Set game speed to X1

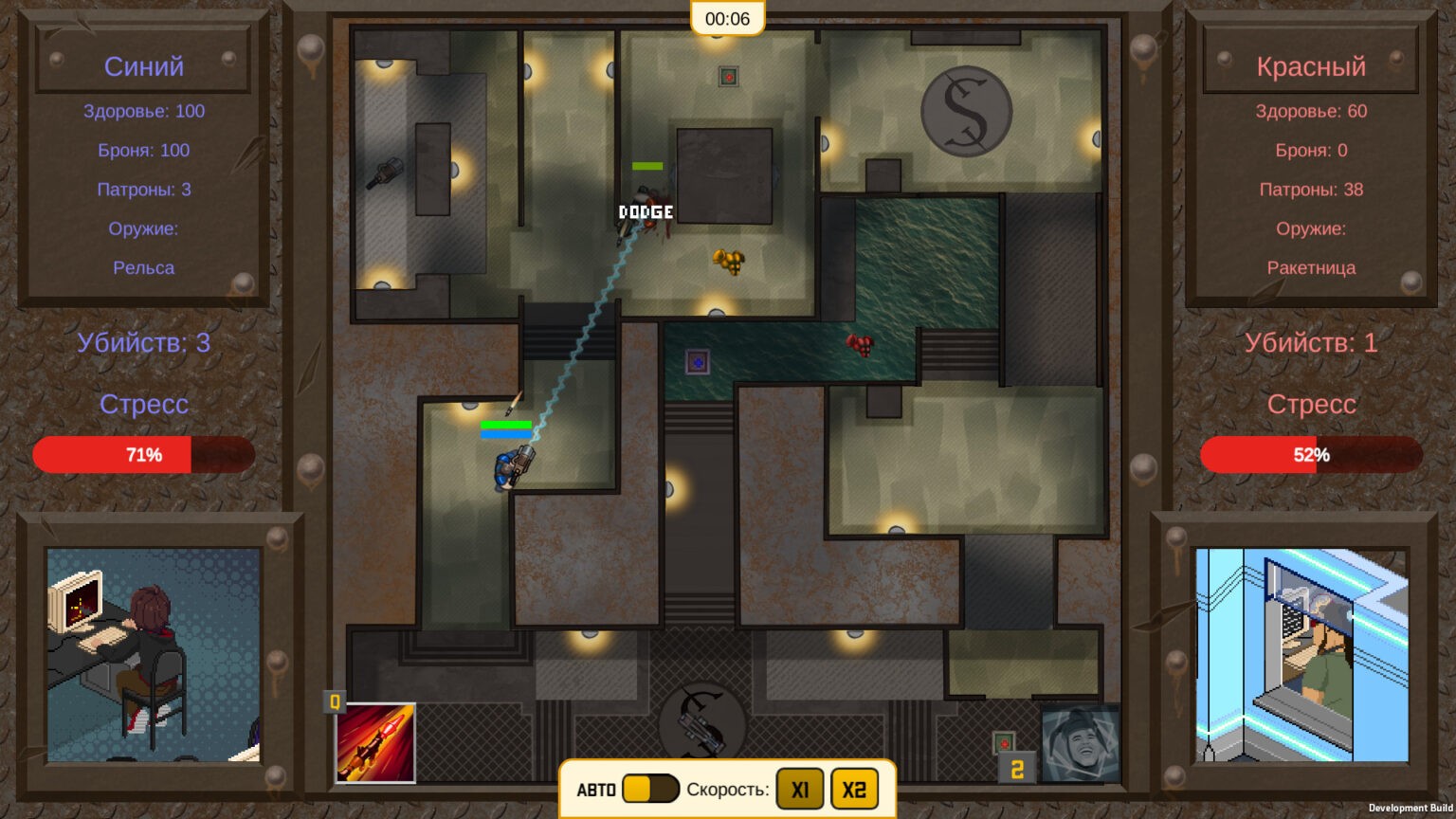(x=800, y=789)
